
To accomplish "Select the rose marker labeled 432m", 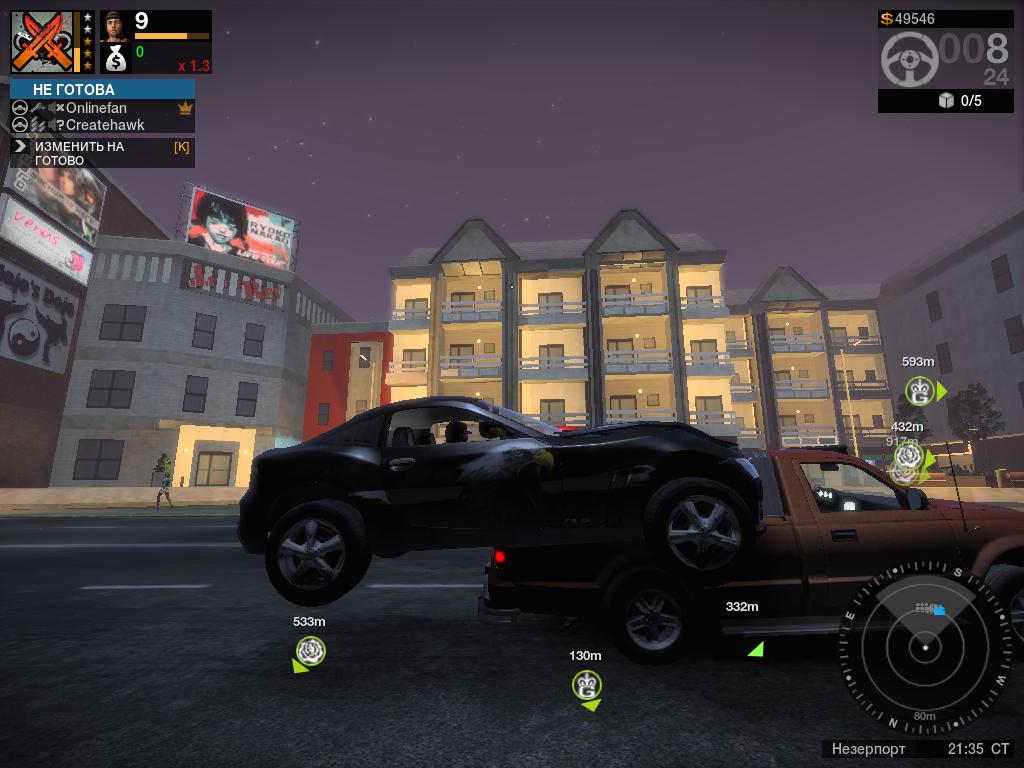I will 908,456.
